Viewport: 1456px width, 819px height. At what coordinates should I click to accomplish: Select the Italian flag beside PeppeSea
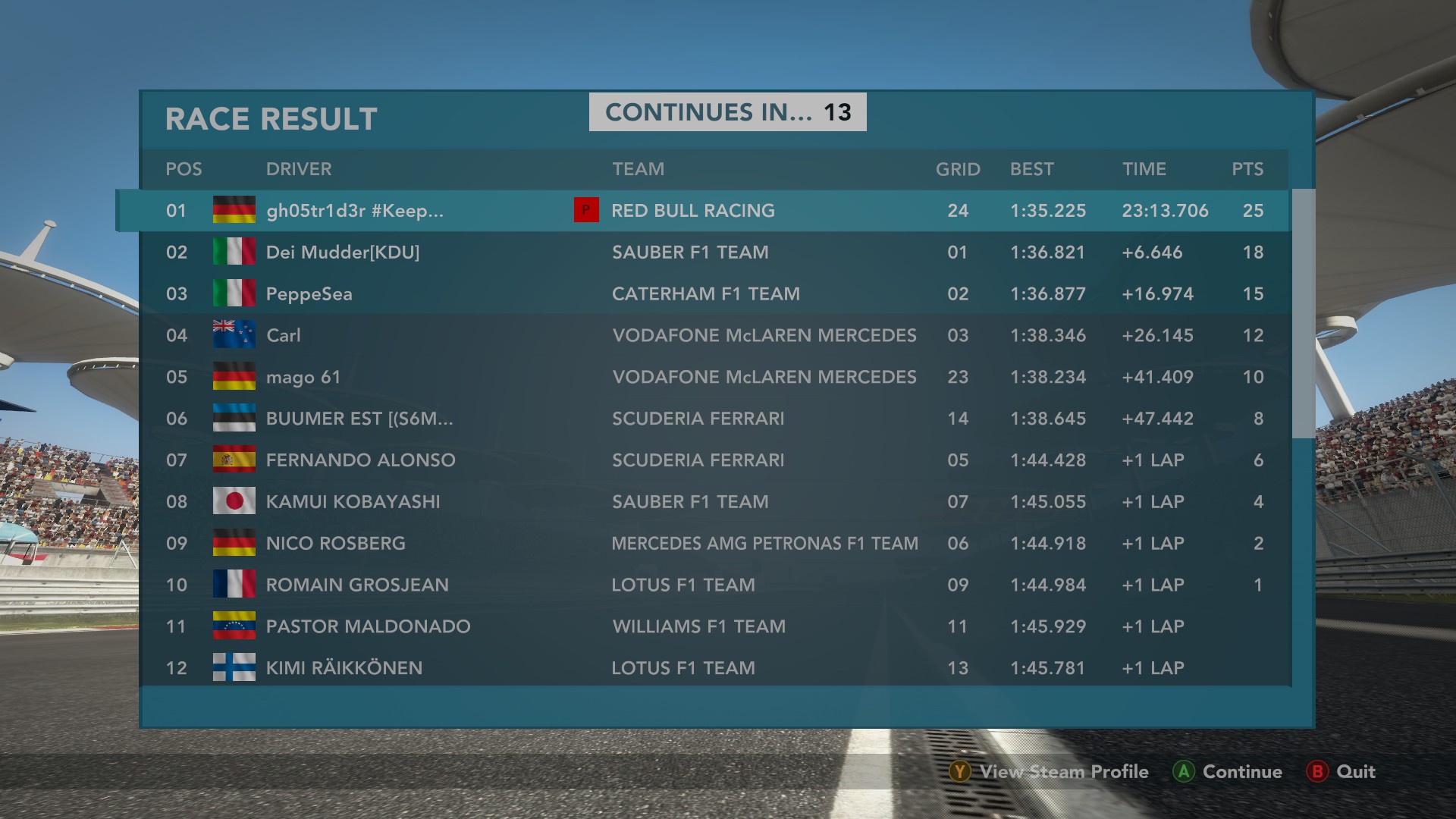click(234, 293)
